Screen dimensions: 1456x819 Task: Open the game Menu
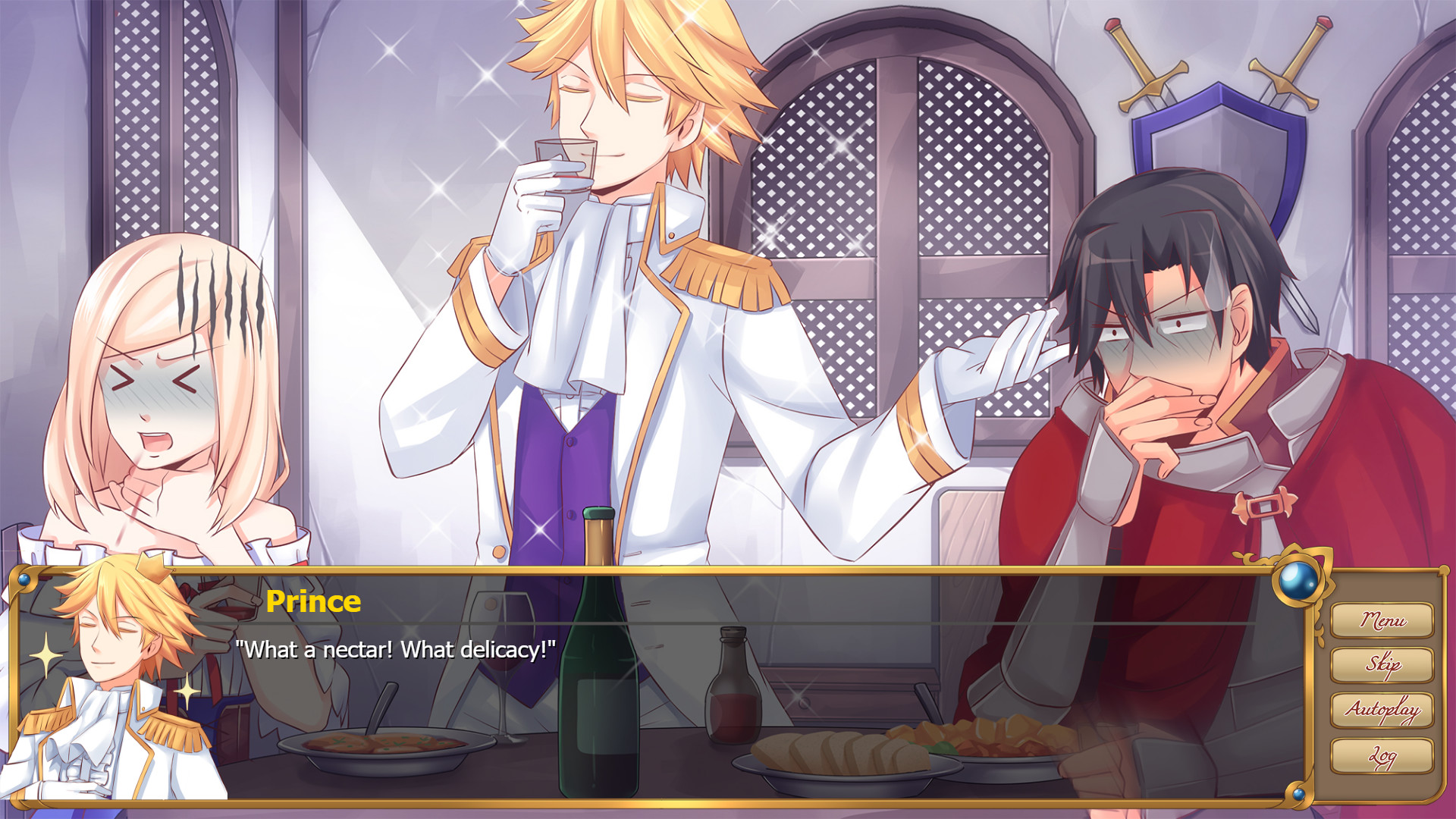(1382, 620)
